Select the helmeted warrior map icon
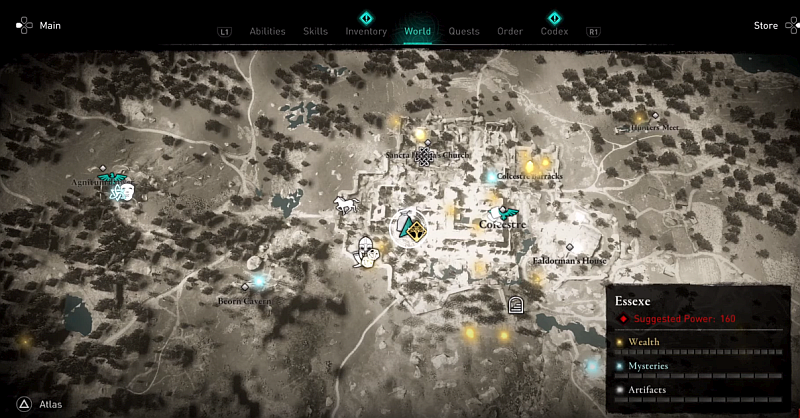This screenshot has width=800, height=418. [x=367, y=251]
